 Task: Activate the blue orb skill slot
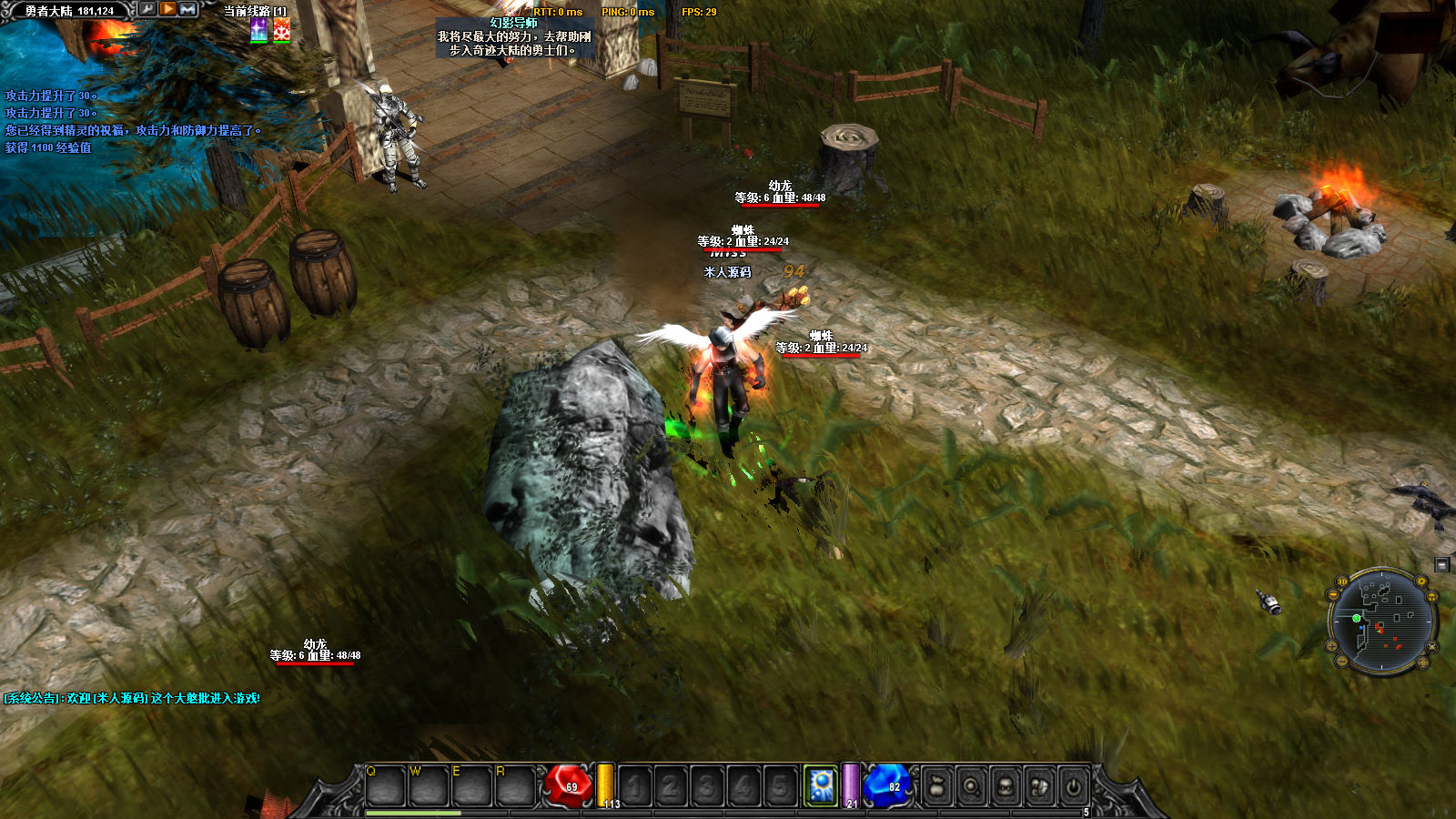point(821,785)
